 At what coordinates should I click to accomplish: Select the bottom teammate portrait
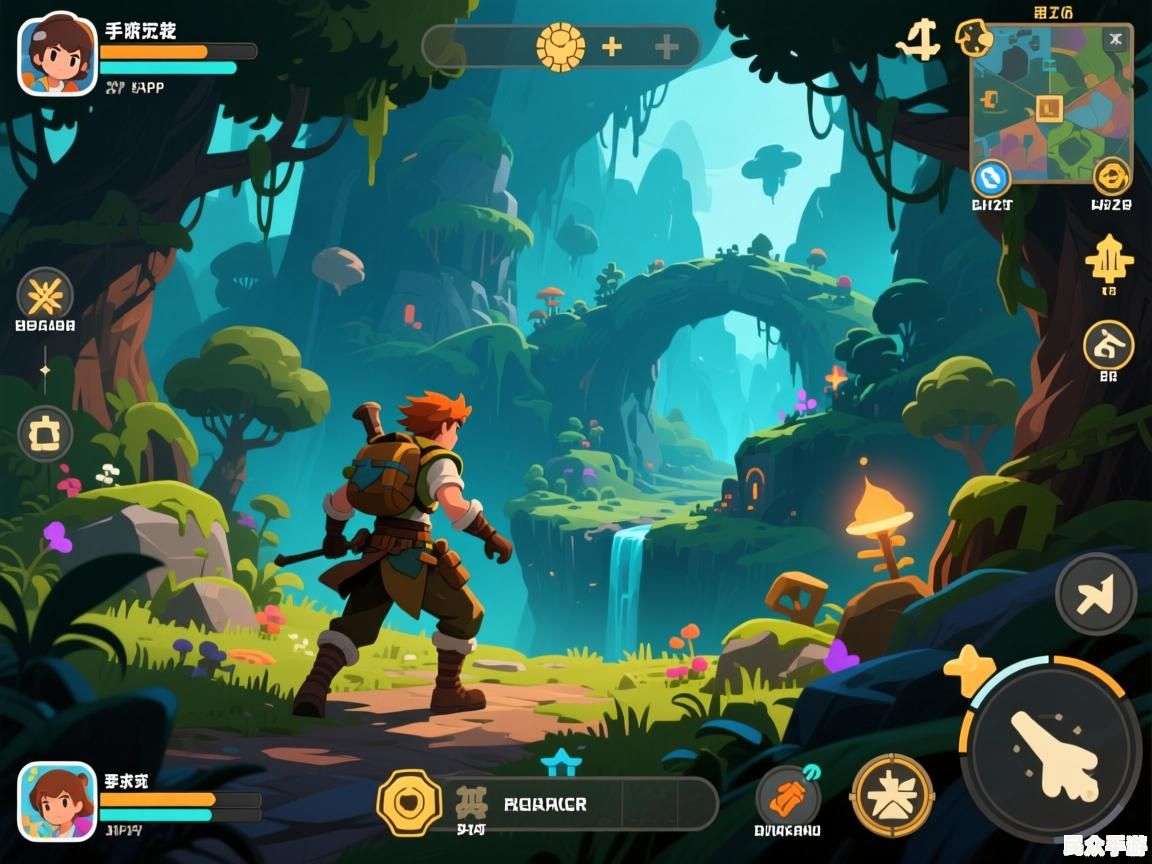(x=57, y=802)
